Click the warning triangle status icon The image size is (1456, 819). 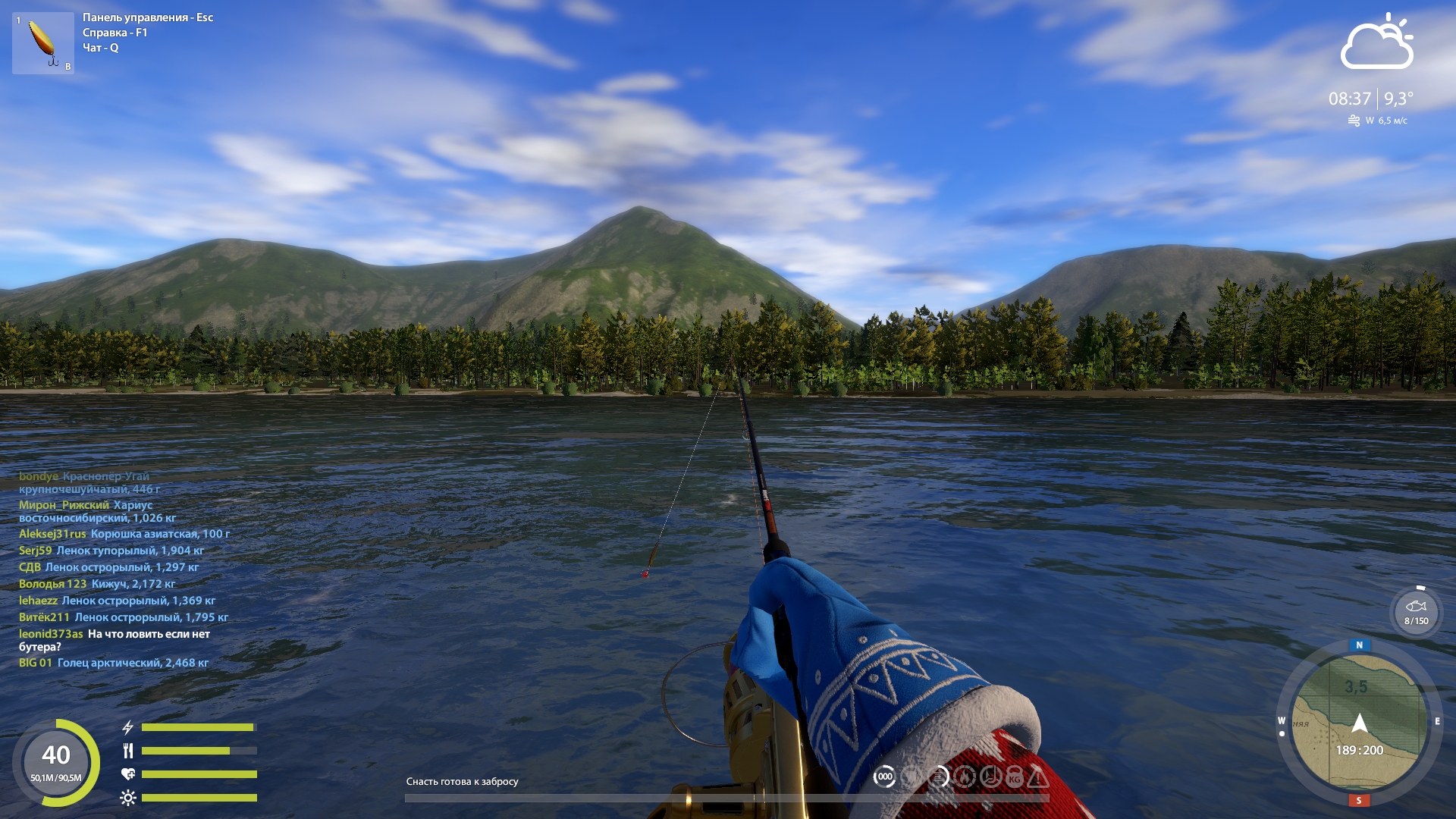coord(1038,777)
